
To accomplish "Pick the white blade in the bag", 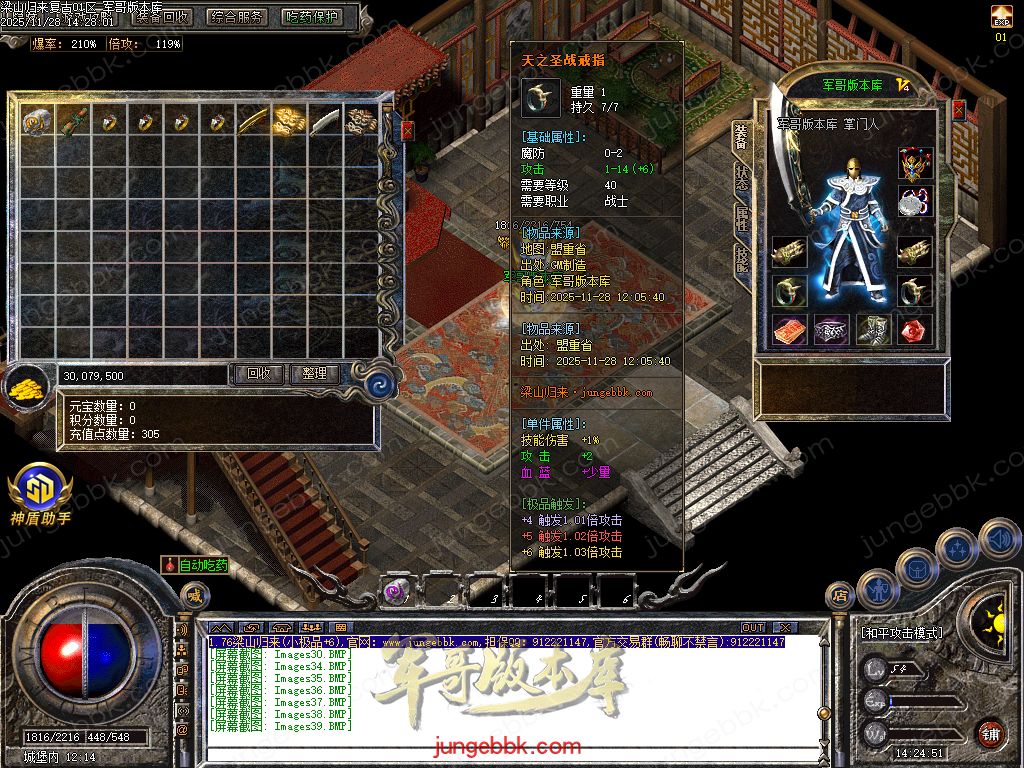I will pos(326,122).
